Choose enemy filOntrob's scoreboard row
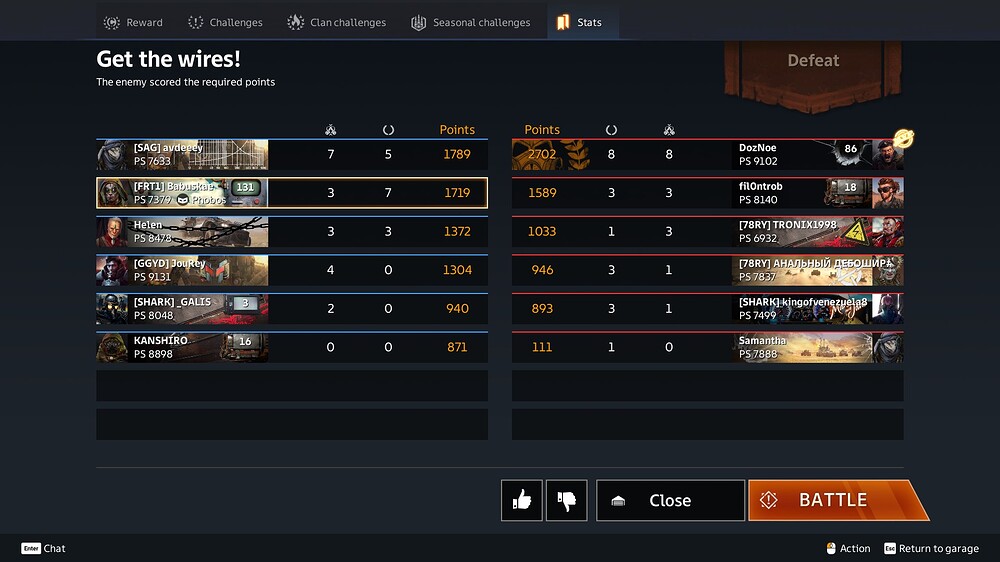 coord(707,193)
